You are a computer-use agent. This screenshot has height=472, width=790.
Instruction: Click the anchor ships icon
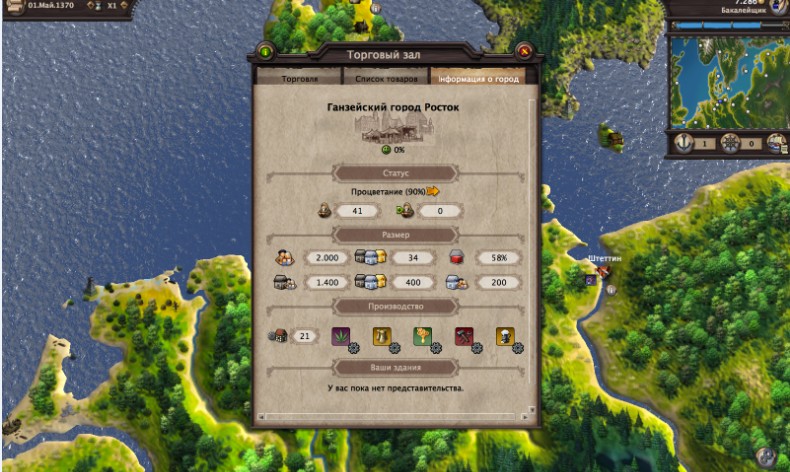click(685, 143)
